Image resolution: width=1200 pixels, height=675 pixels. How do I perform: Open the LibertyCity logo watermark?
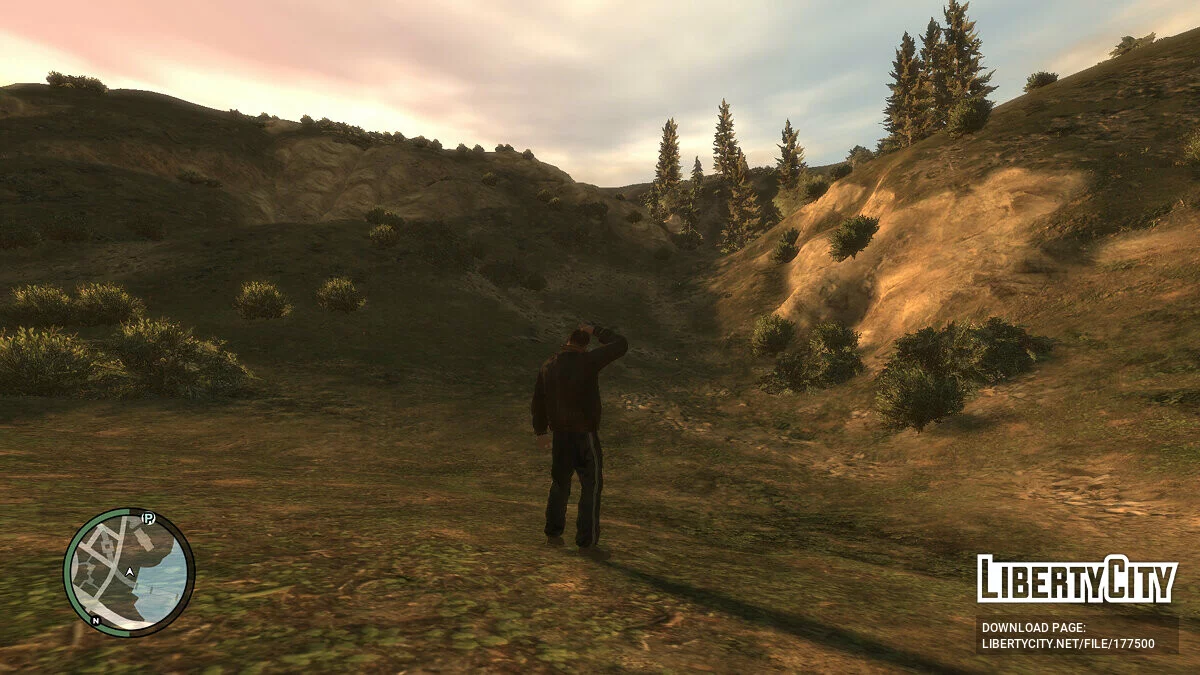point(1076,580)
